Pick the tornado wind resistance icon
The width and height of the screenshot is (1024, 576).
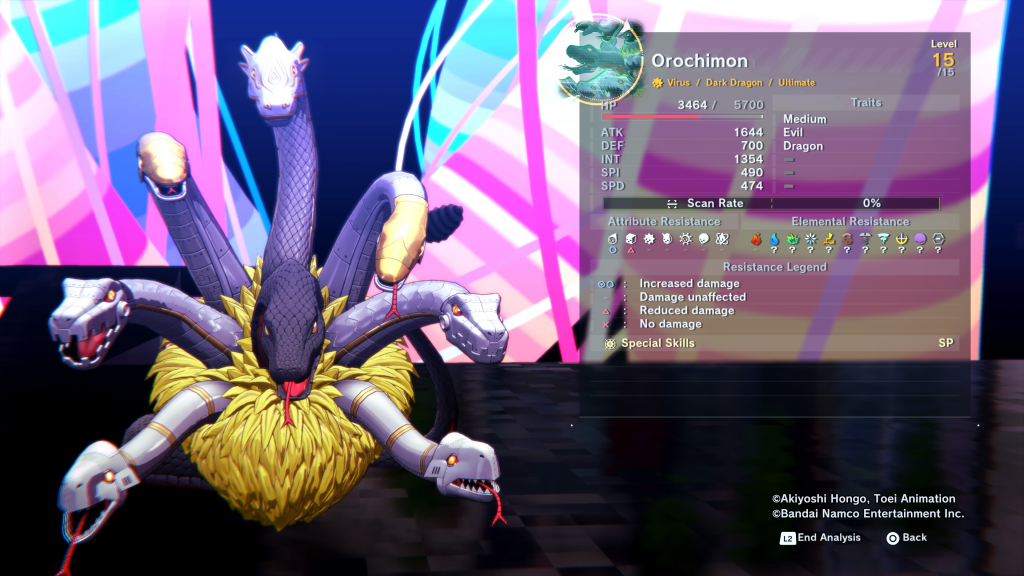click(883, 239)
